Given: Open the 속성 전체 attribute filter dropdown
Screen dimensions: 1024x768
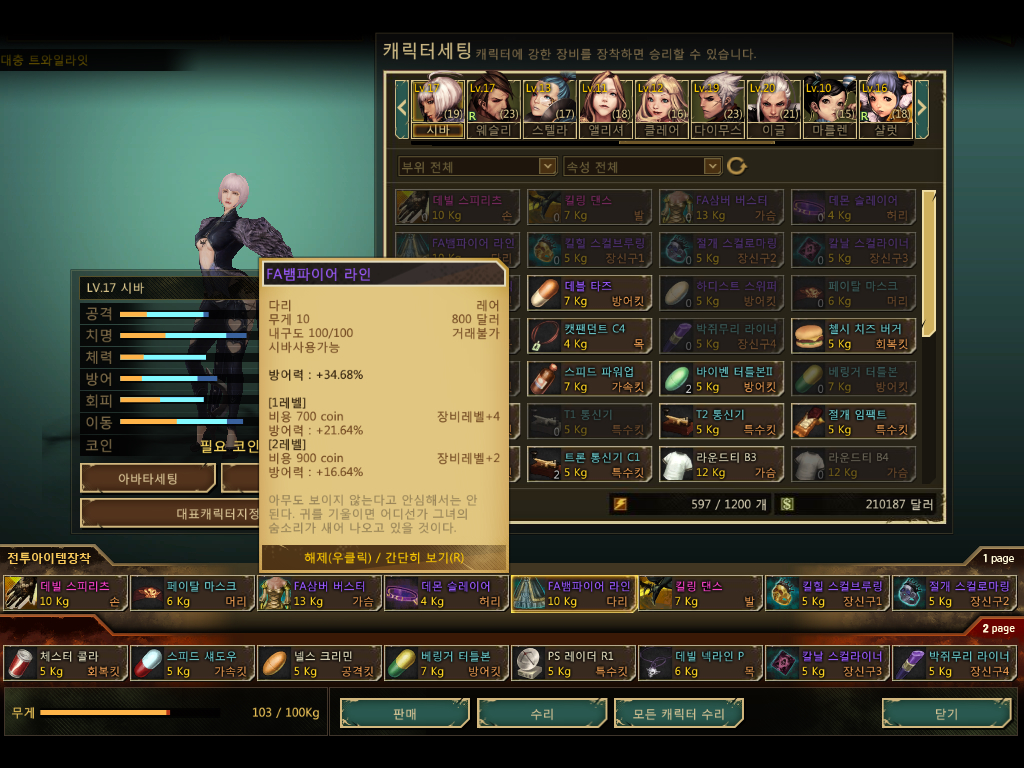Looking at the screenshot, I should 642,166.
